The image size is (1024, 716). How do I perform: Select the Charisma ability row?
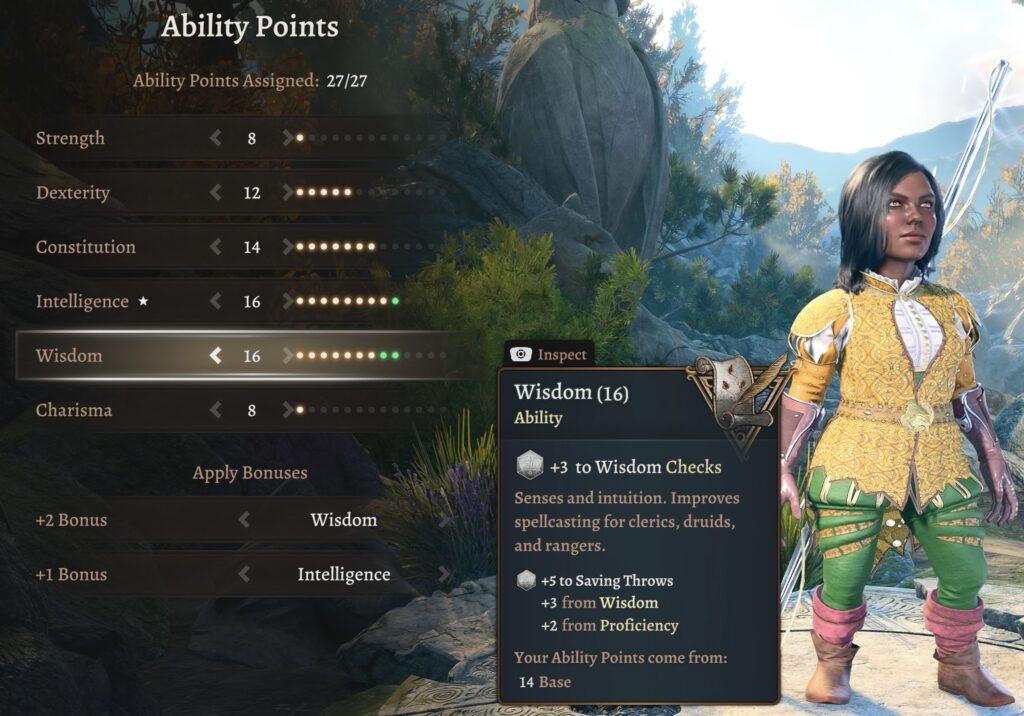point(74,410)
